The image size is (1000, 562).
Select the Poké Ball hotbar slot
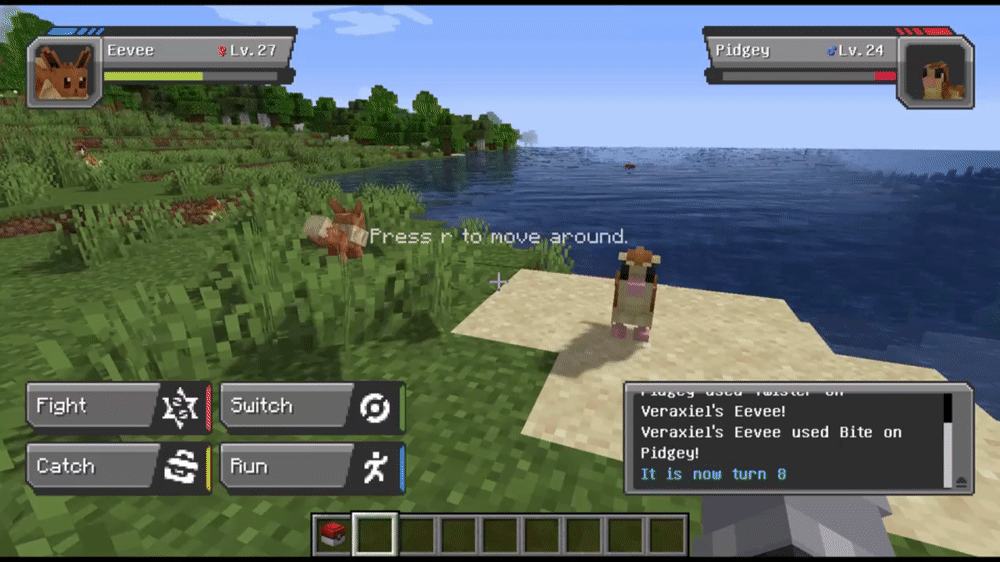333,535
